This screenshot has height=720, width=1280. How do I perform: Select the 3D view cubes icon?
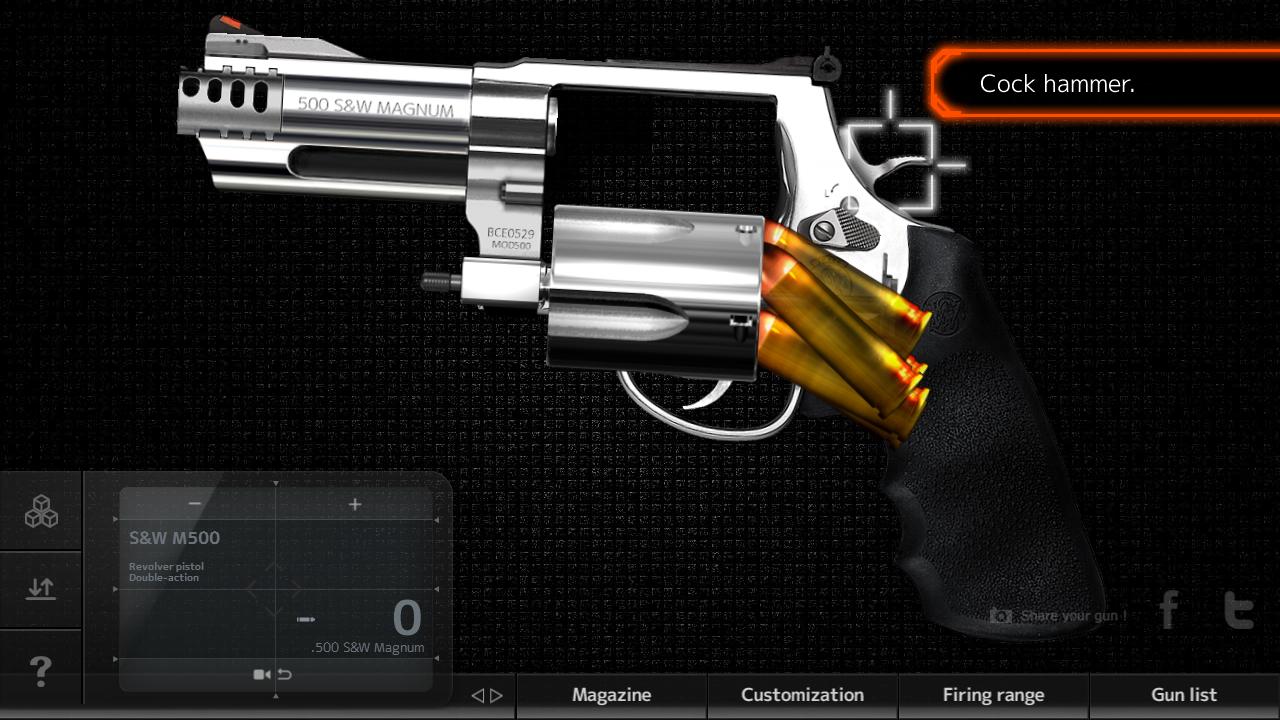[x=40, y=511]
